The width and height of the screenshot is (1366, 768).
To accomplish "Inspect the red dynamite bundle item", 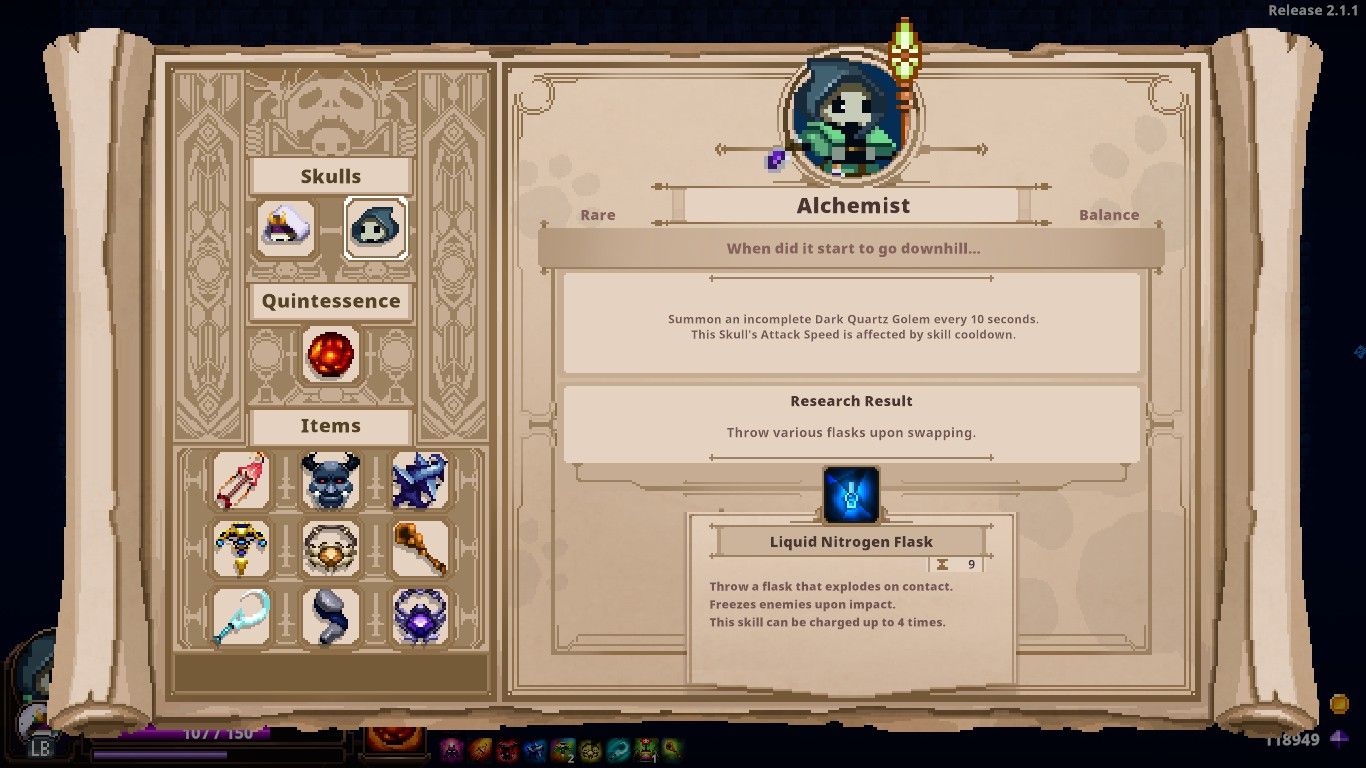I will coord(240,481).
